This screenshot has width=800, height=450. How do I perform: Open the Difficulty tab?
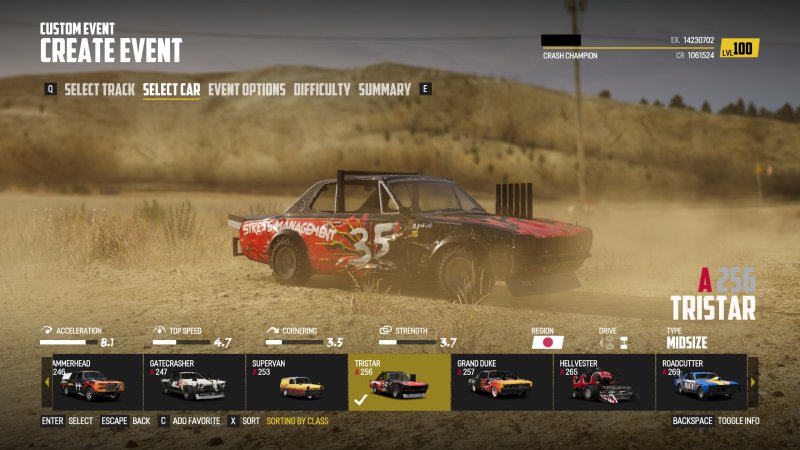322,90
